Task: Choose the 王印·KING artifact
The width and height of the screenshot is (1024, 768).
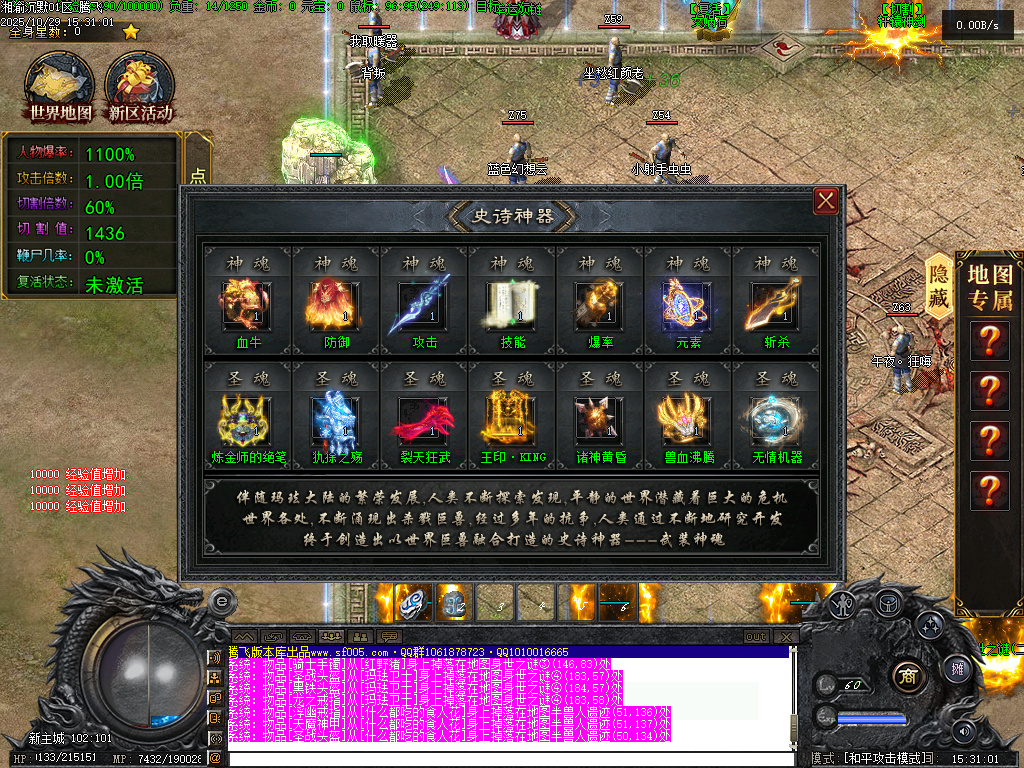Action: [x=511, y=422]
